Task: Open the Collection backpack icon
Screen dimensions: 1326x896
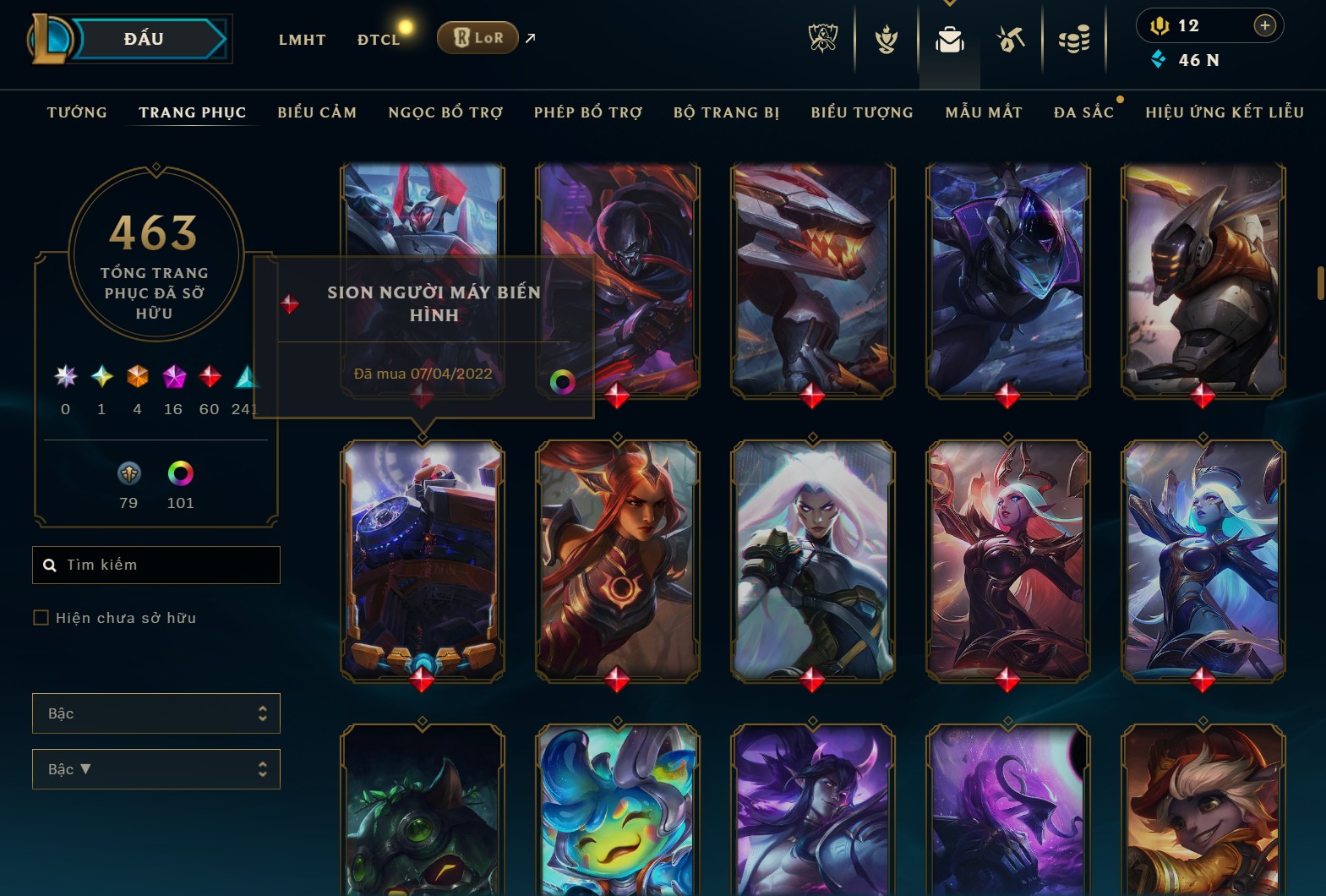Action: tap(949, 38)
